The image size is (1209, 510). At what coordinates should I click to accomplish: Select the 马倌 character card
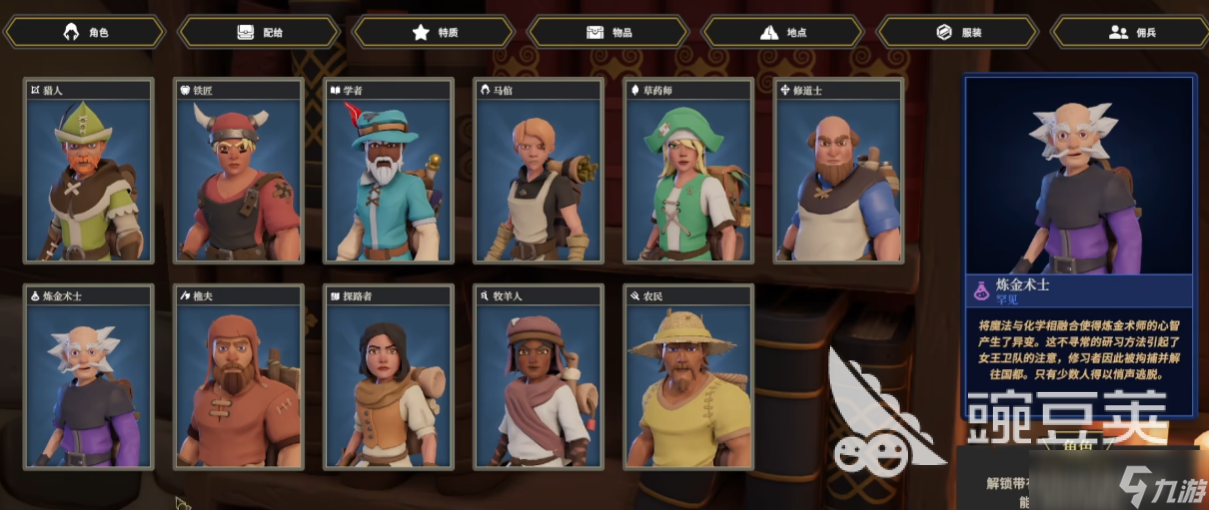(540, 172)
